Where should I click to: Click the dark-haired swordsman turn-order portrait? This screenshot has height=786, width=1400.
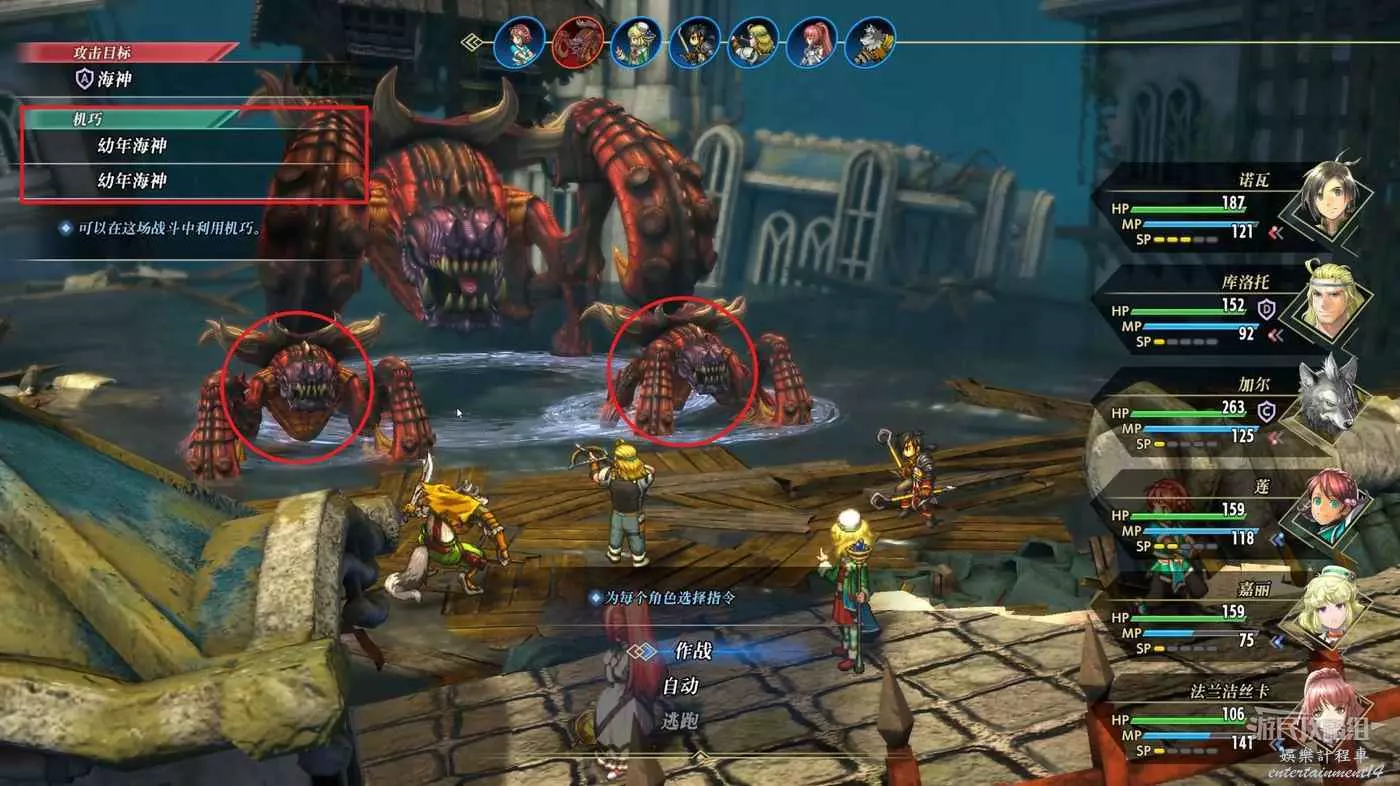click(694, 43)
